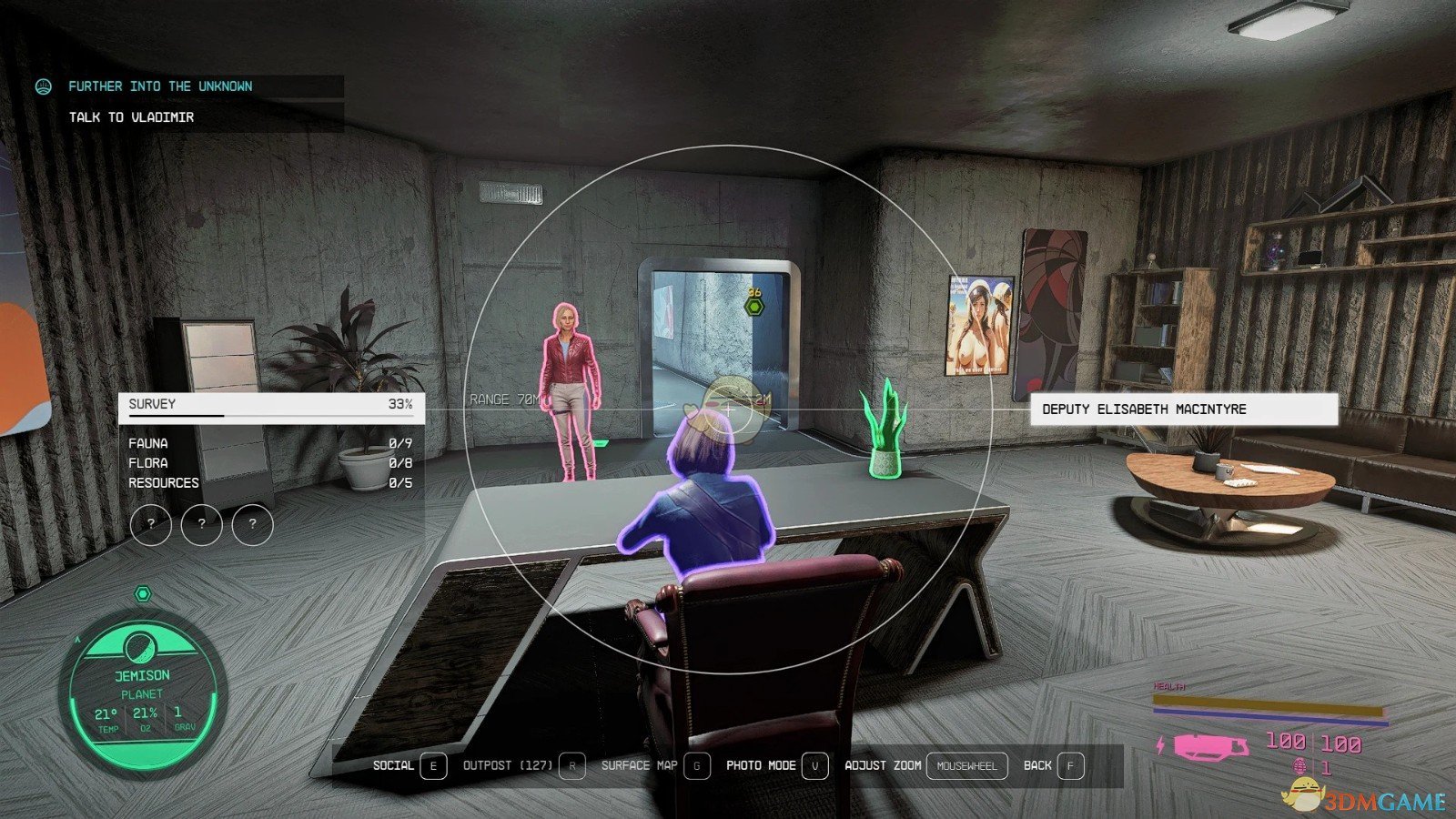Click the Further Into the Unknown quest tracker

pyautogui.click(x=160, y=86)
